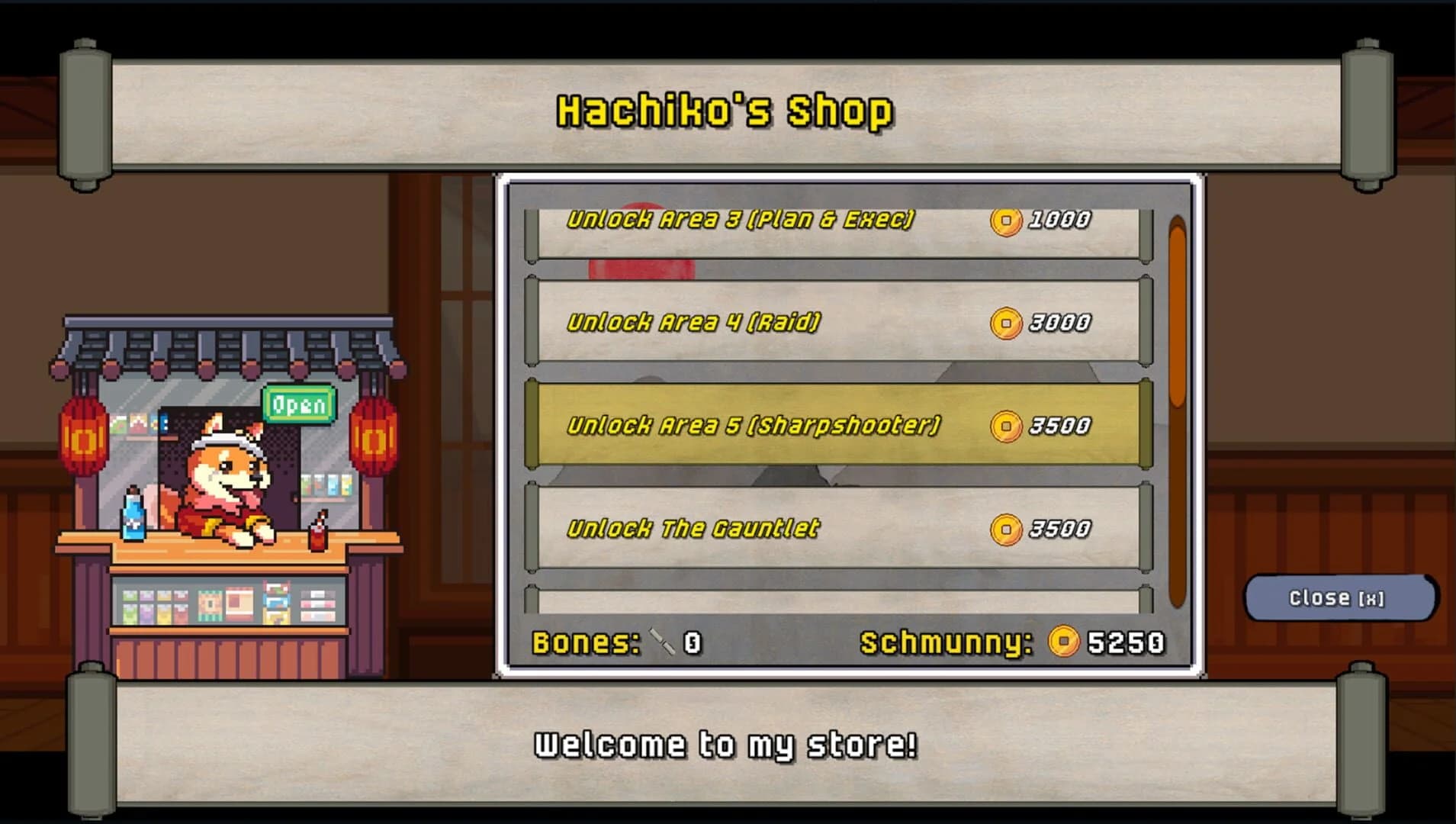Click the blue bottle on the counter

135,511
